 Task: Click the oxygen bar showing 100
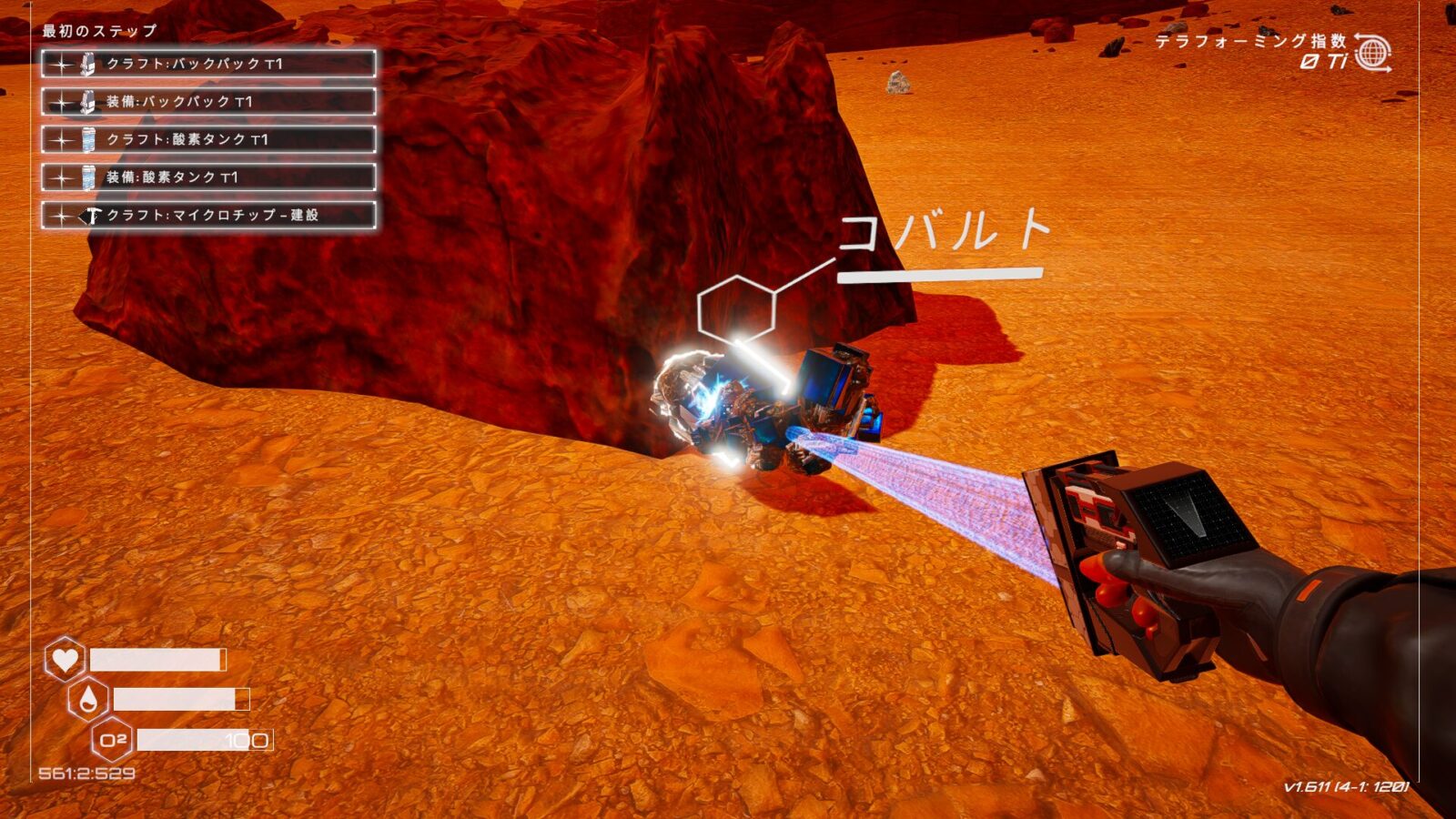coord(205,741)
